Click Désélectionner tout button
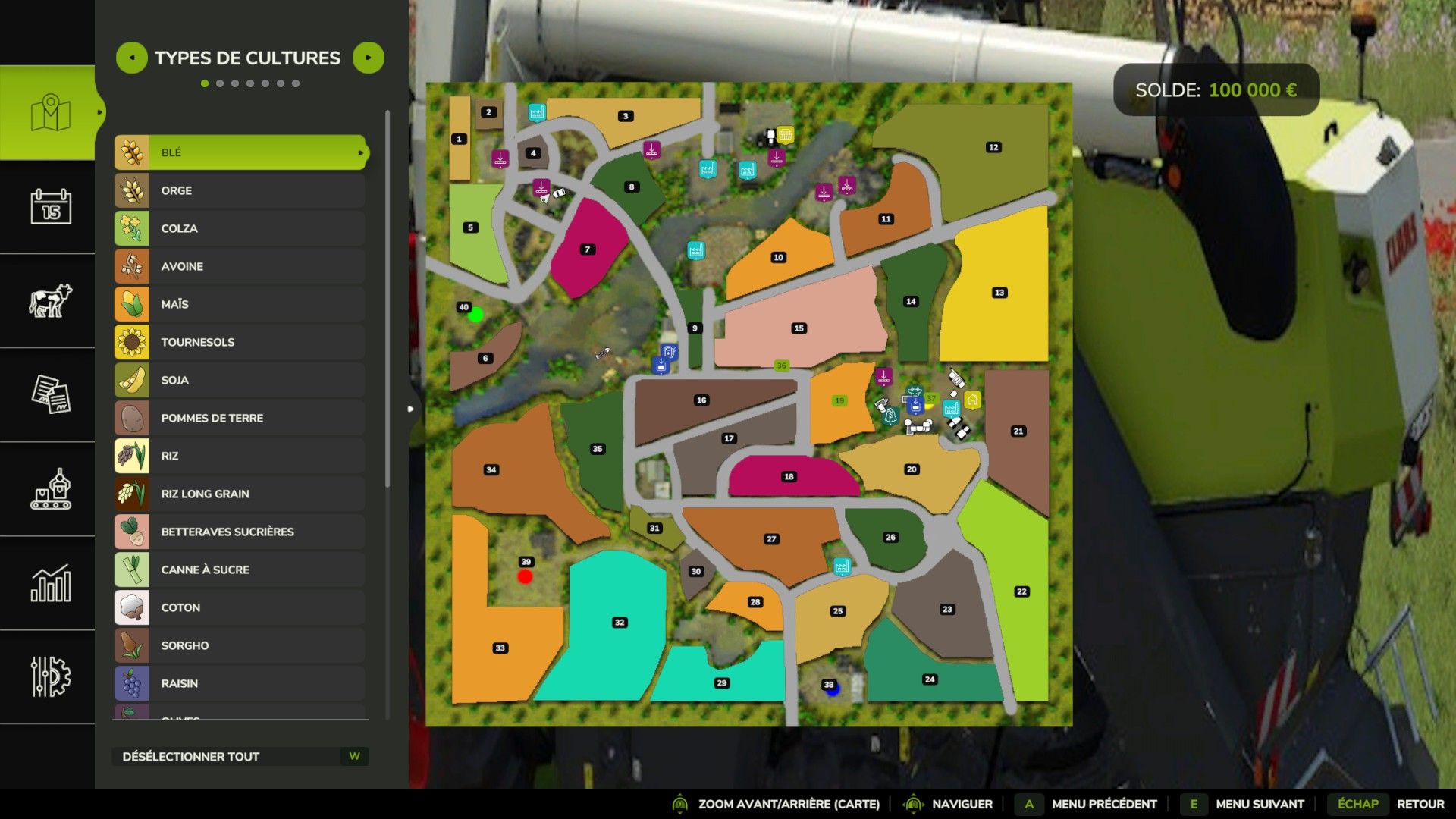Viewport: 1456px width, 819px height. pyautogui.click(x=240, y=756)
